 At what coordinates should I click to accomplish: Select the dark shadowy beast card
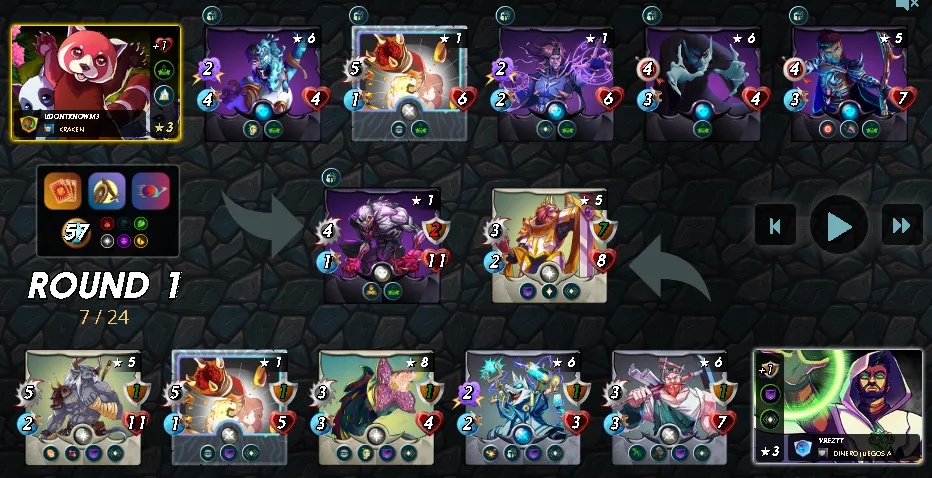(702, 83)
